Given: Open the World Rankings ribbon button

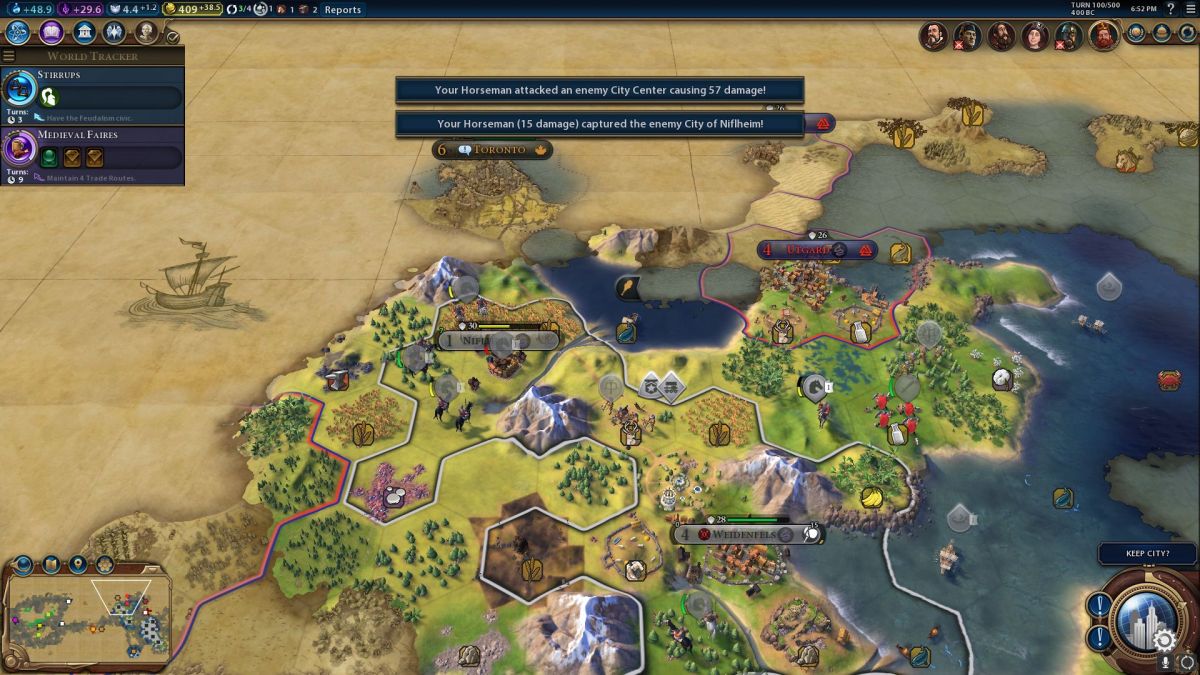Looking at the screenshot, I should click(x=1137, y=33).
